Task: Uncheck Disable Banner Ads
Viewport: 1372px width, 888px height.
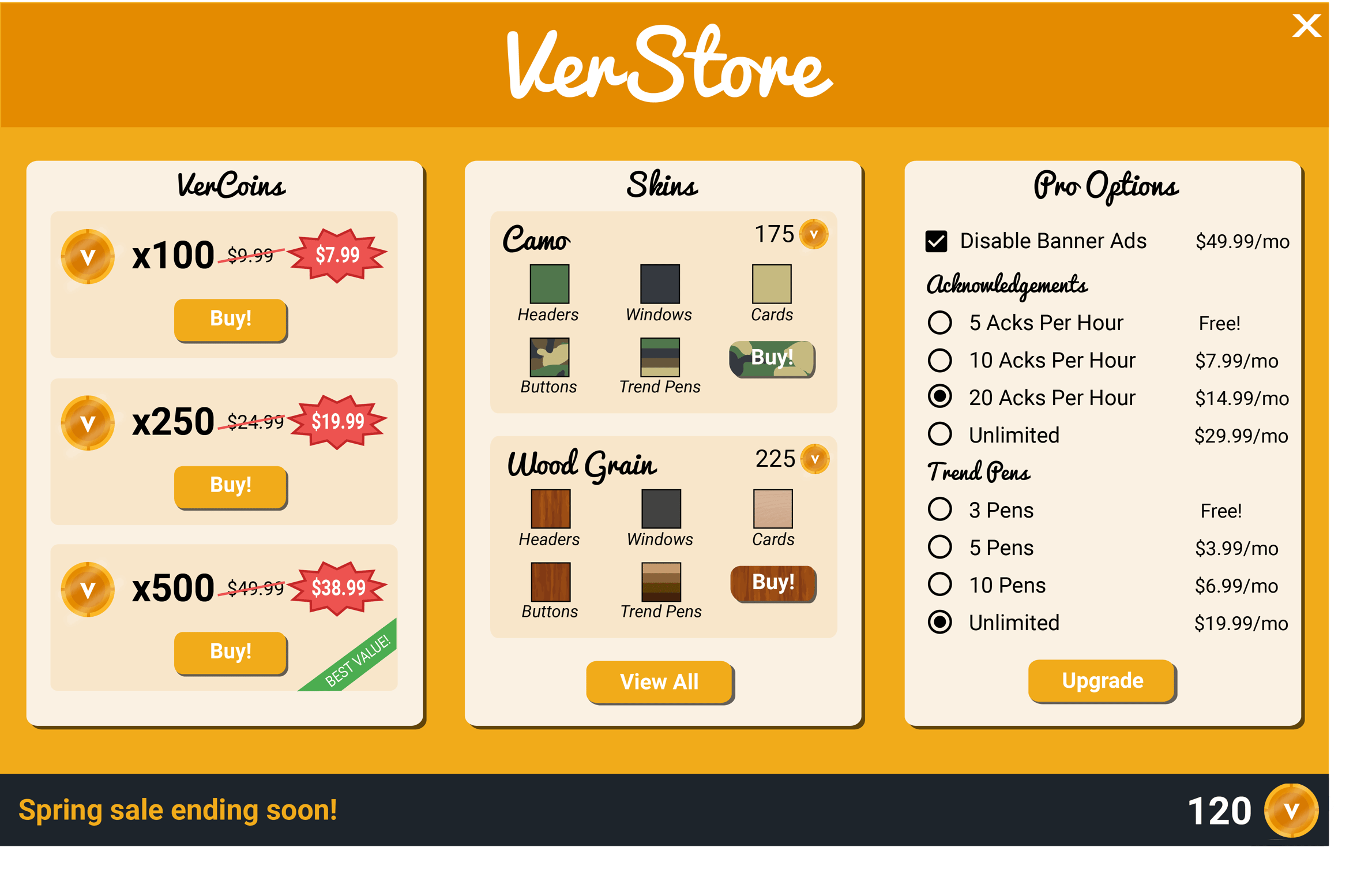Action: coord(937,241)
